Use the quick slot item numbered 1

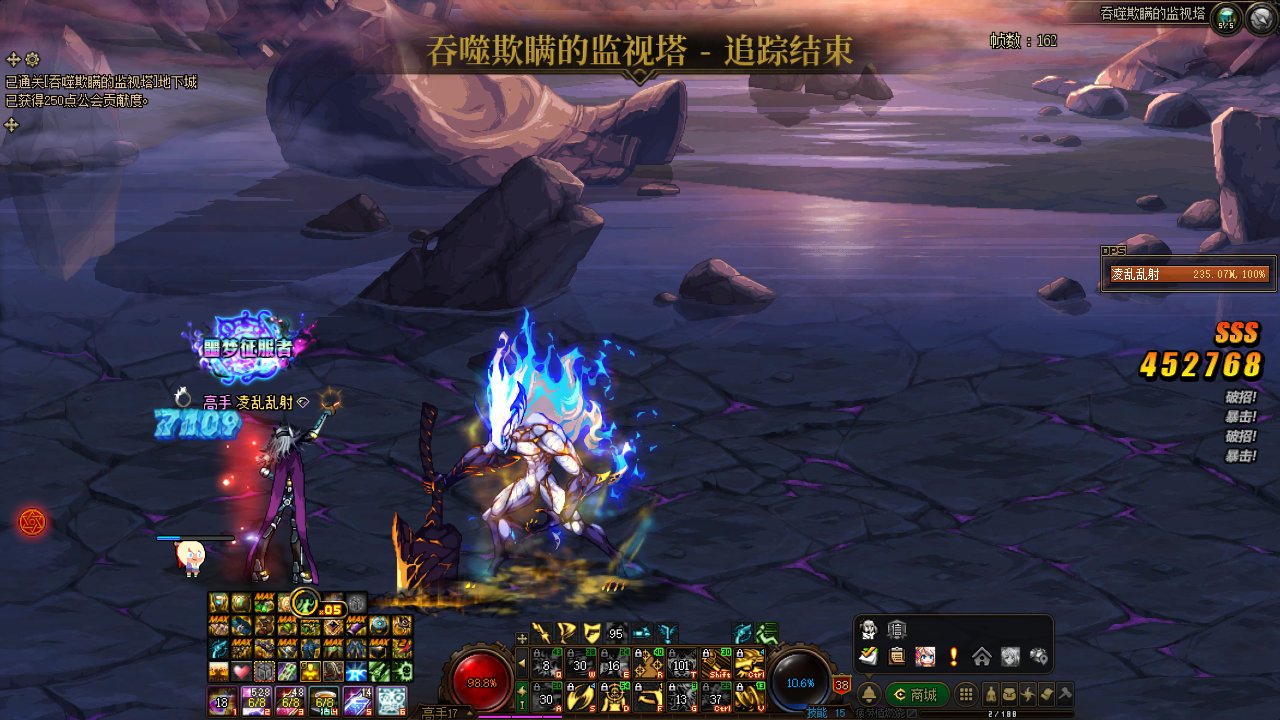click(221, 701)
